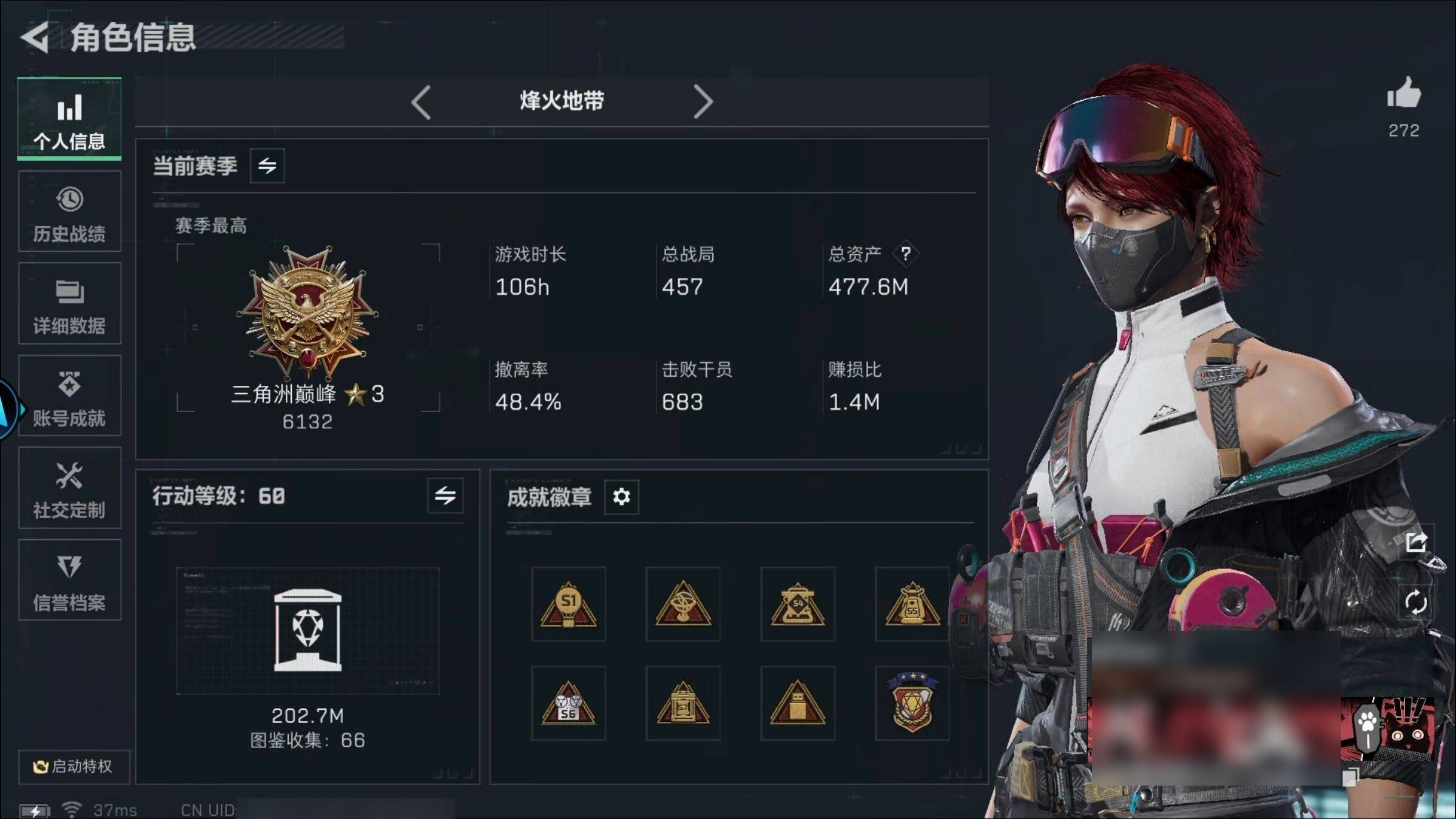Go back using the top-left arrow
1456x819 pixels.
tap(35, 38)
